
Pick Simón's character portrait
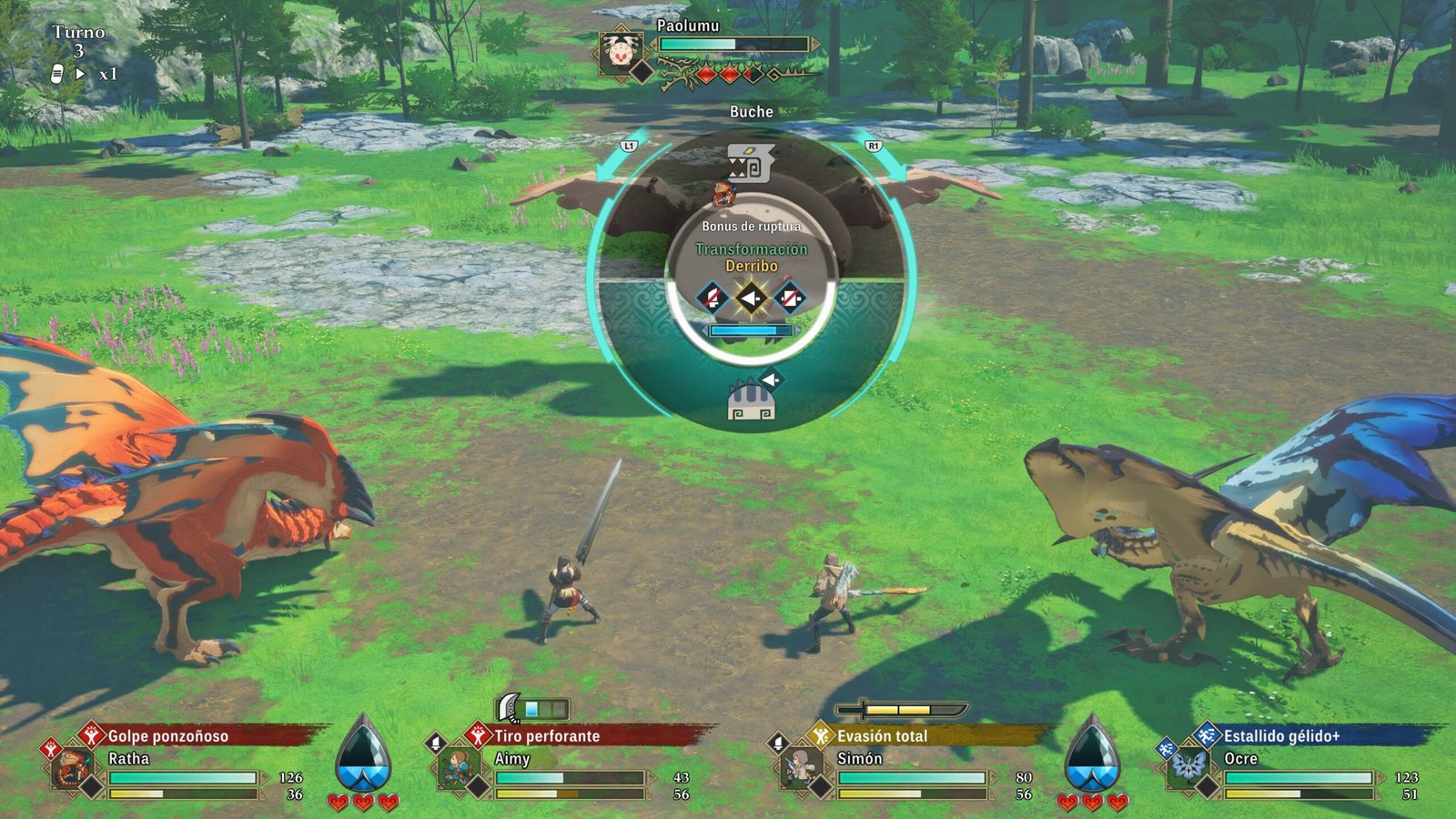click(799, 769)
